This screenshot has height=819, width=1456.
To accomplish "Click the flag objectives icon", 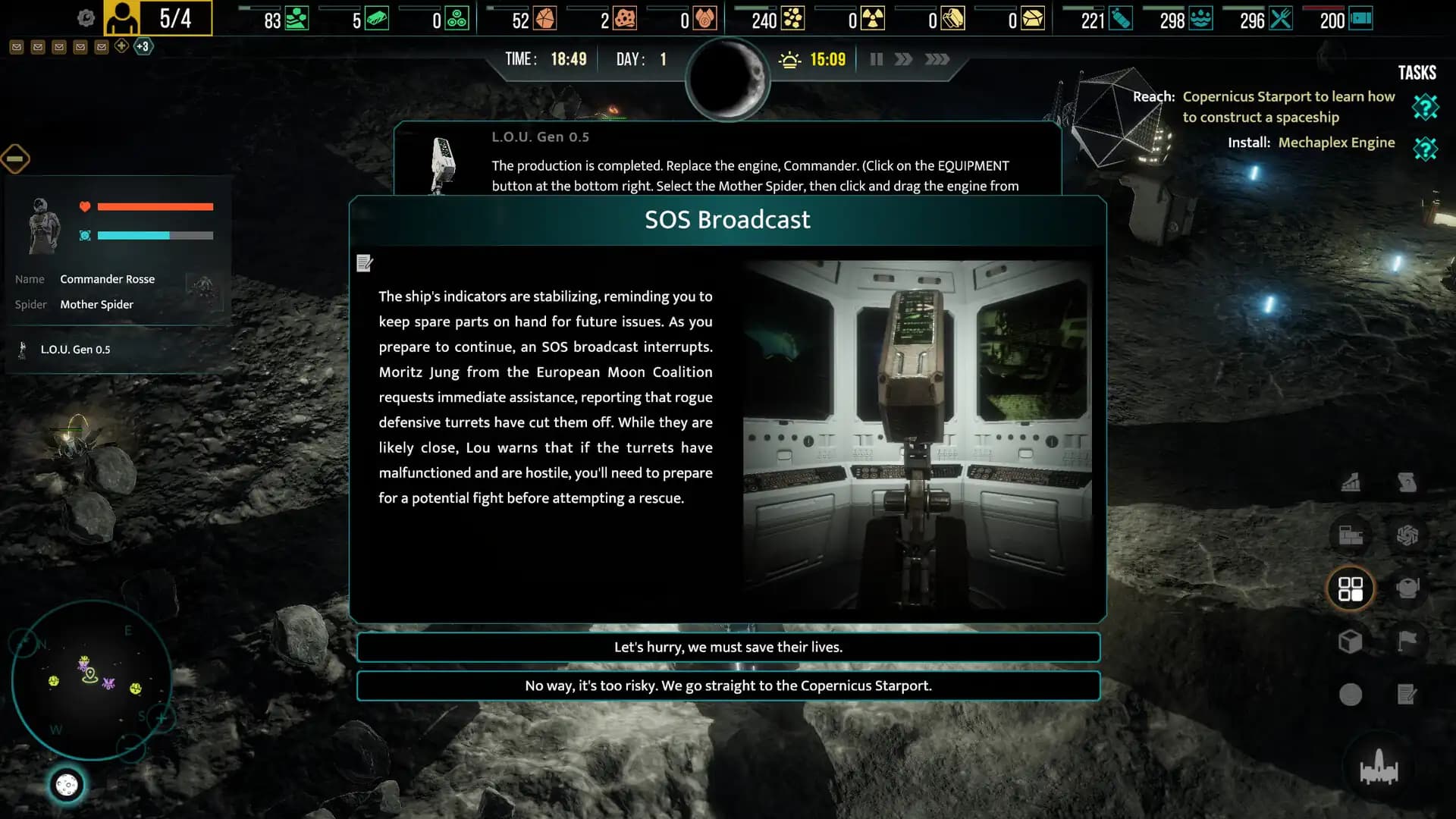I will 1409,642.
